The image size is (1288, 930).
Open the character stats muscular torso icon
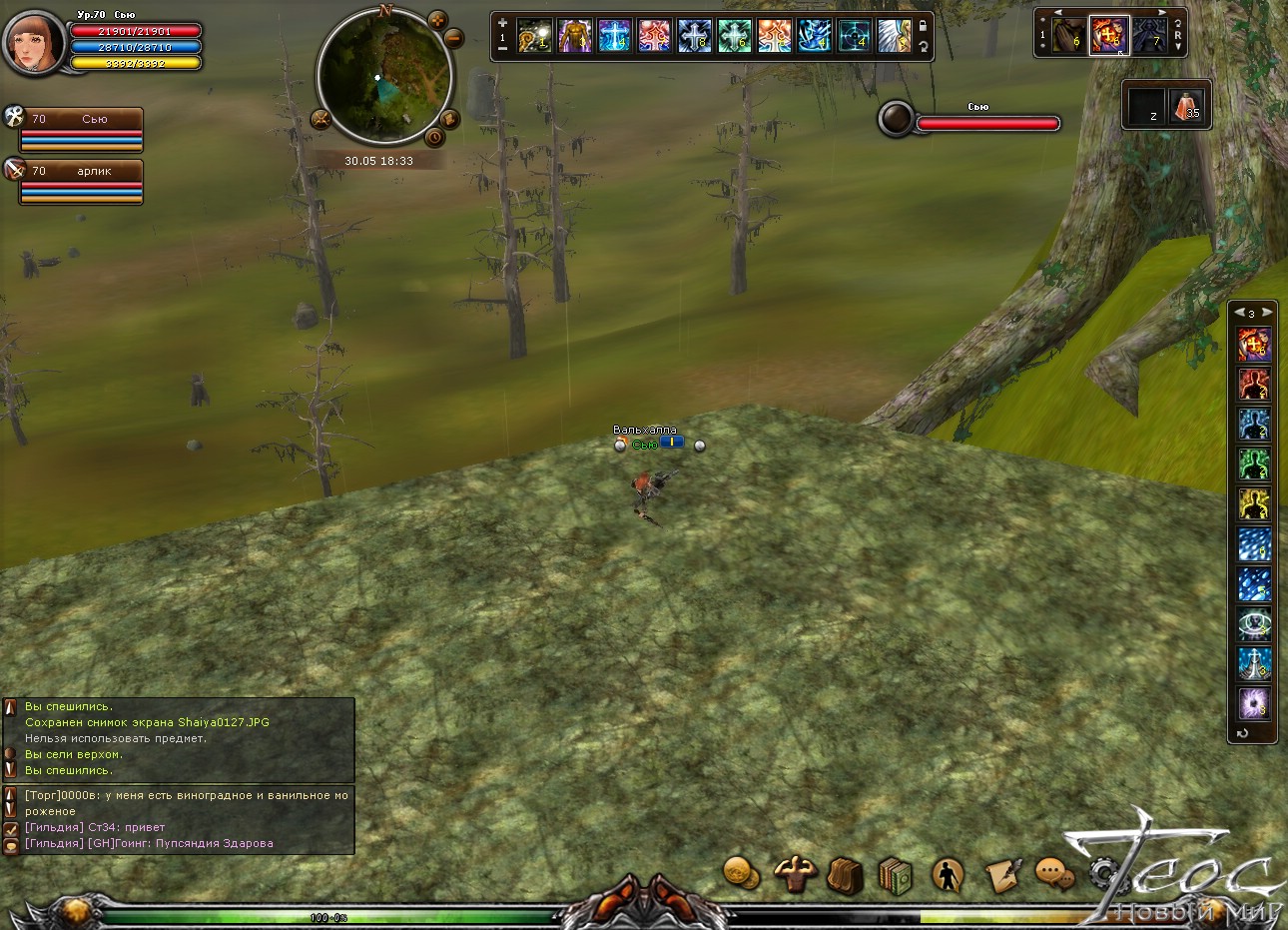pyautogui.click(x=796, y=874)
